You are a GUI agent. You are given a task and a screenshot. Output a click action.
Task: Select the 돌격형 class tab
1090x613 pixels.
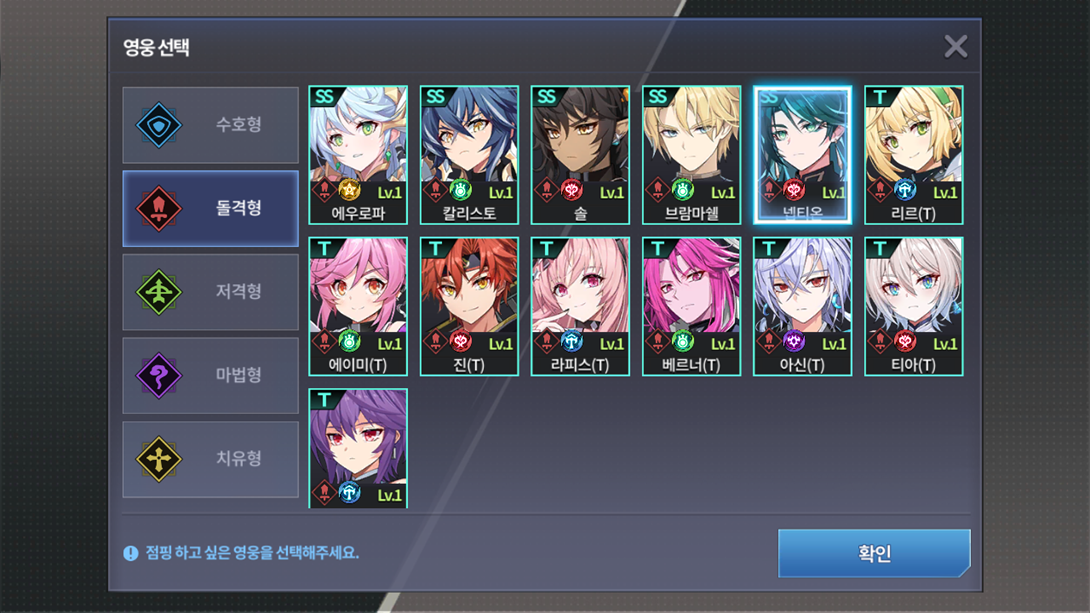point(210,208)
